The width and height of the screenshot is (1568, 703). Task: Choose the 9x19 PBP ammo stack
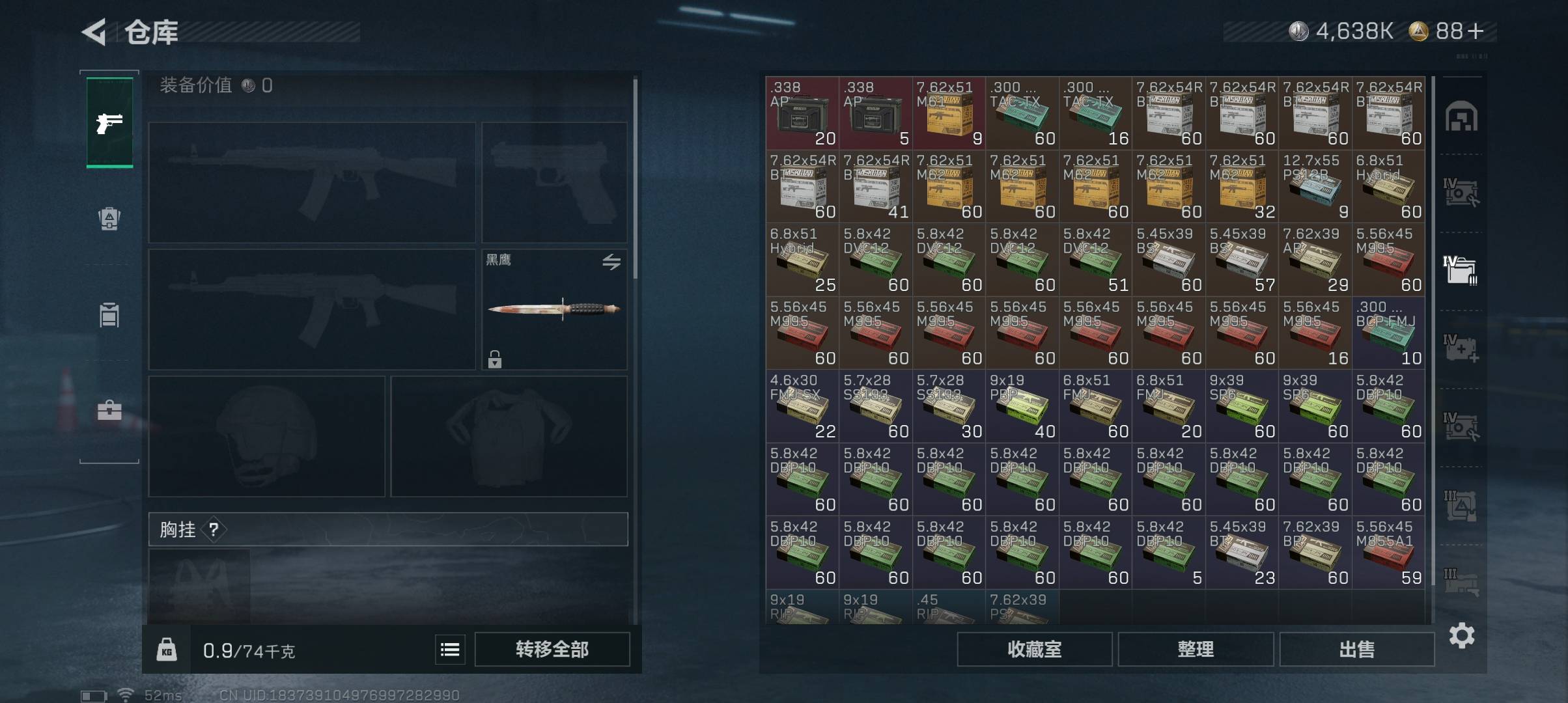click(1022, 406)
